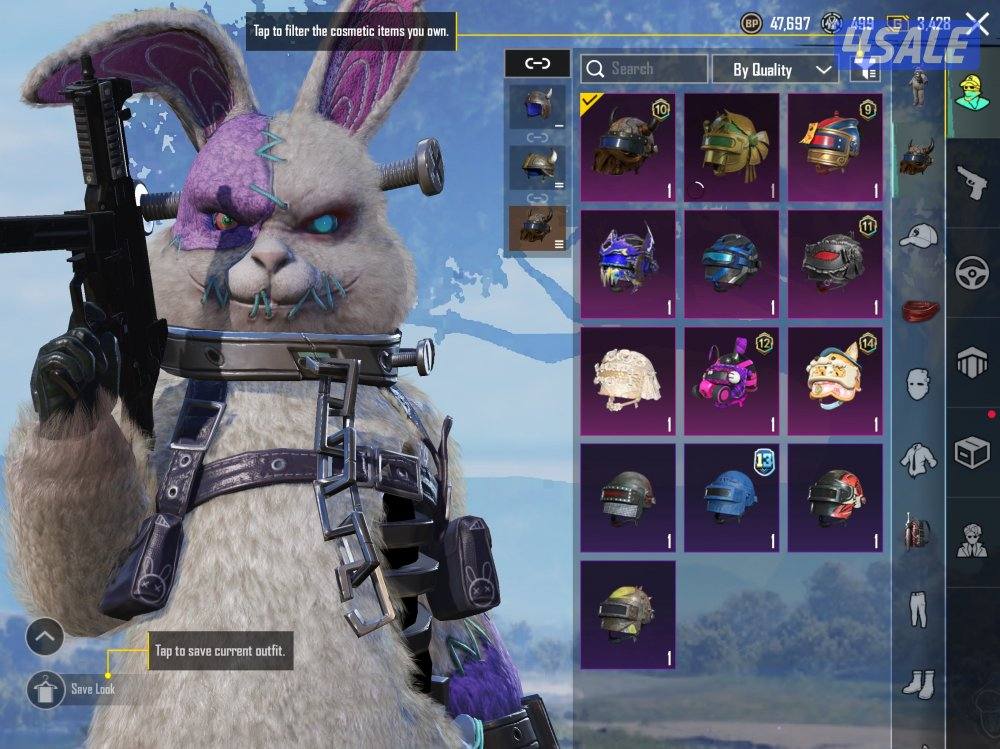Expand the round up-arrow button
Image resolution: width=1000 pixels, height=749 pixels.
[x=44, y=636]
